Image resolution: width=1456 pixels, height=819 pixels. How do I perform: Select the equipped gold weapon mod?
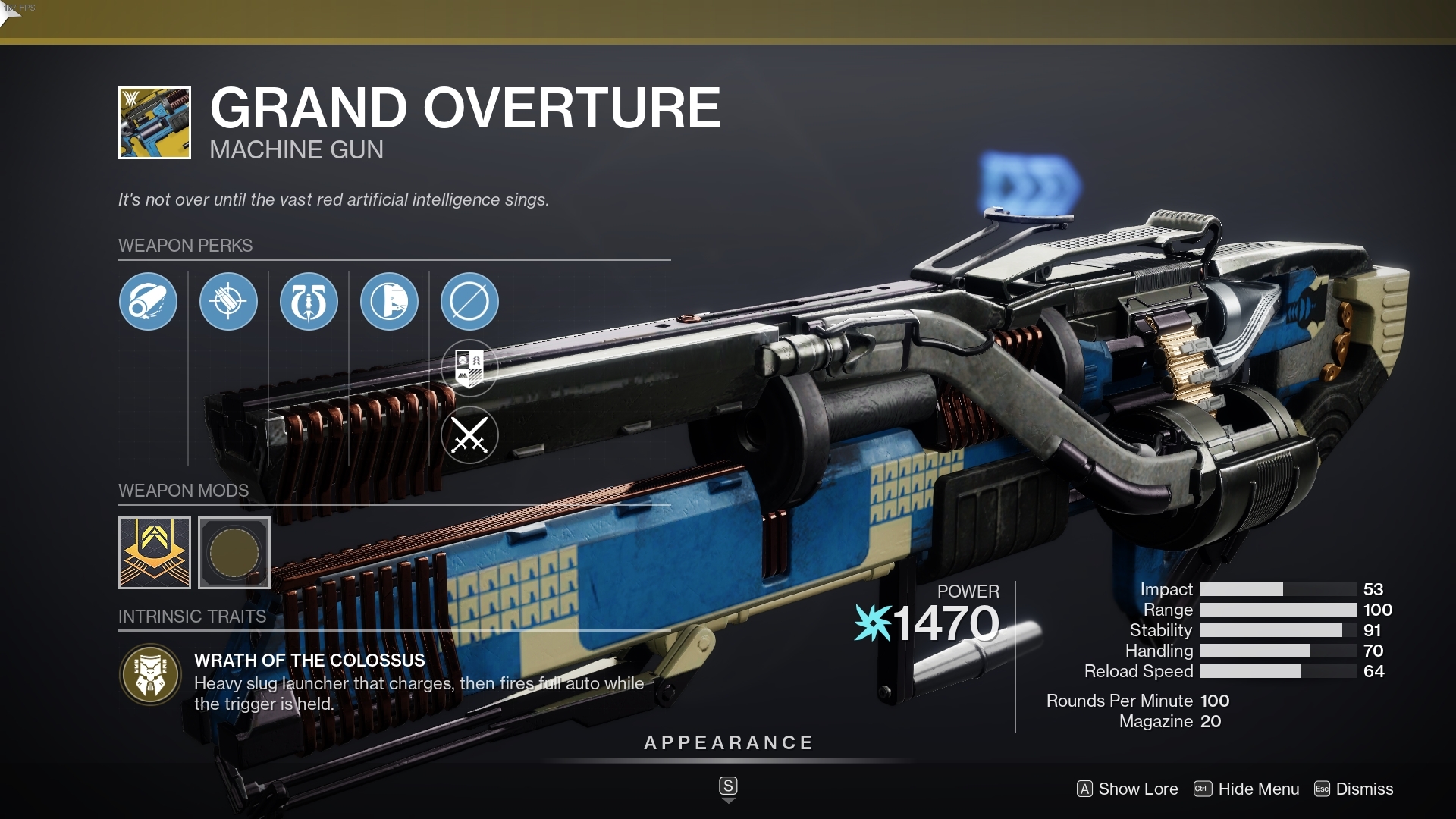(154, 553)
